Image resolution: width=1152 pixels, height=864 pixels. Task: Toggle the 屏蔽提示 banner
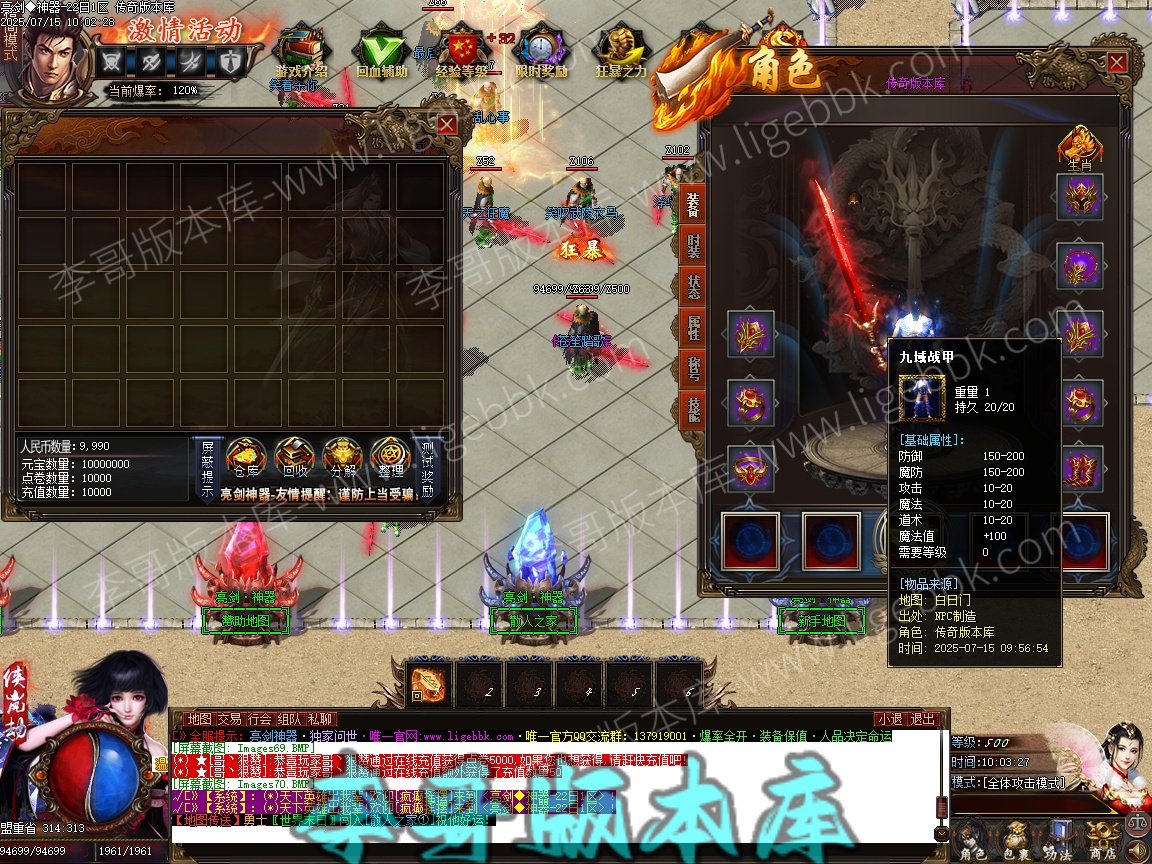[x=207, y=469]
